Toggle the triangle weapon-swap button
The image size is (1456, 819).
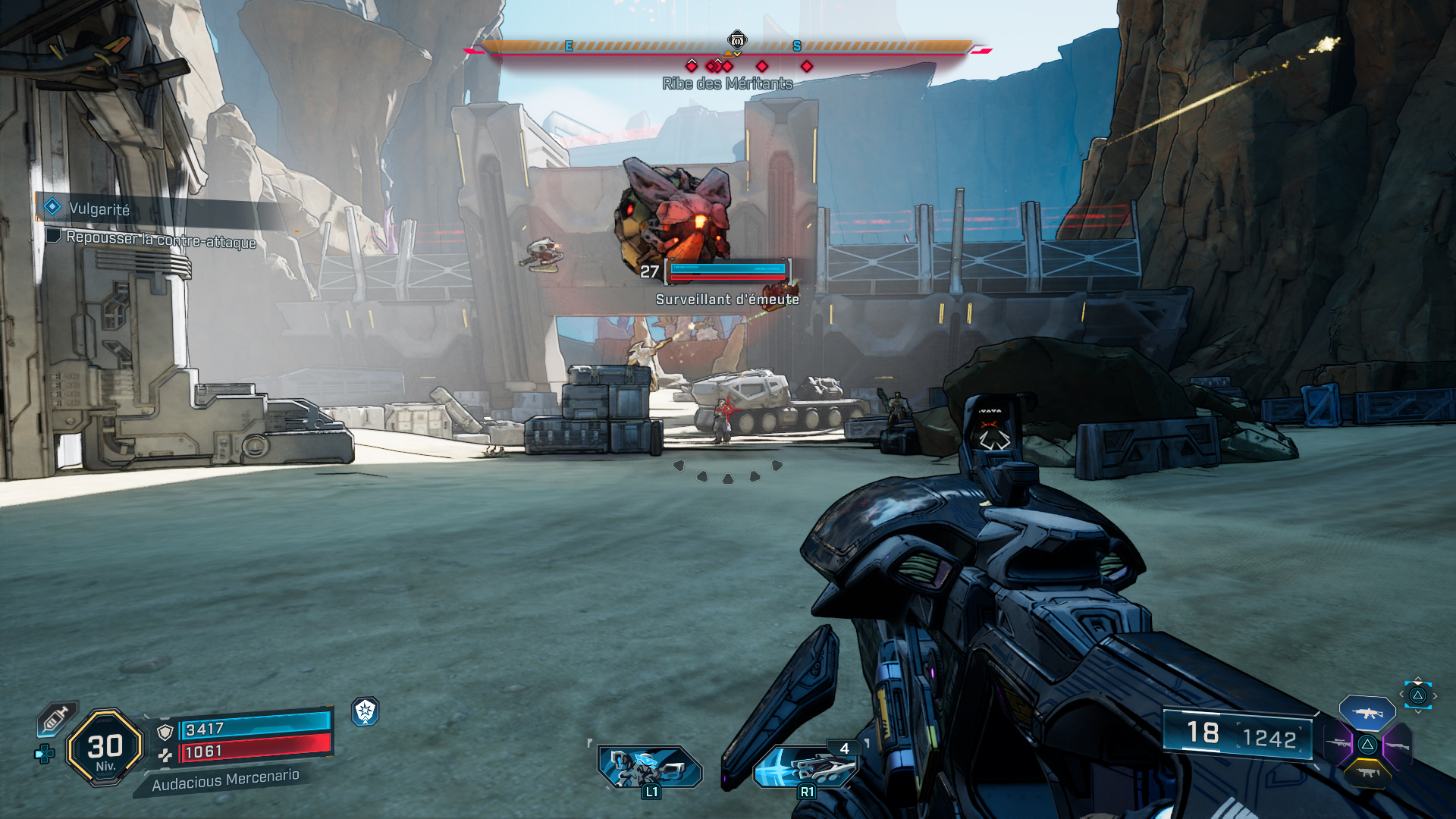[x=1419, y=695]
